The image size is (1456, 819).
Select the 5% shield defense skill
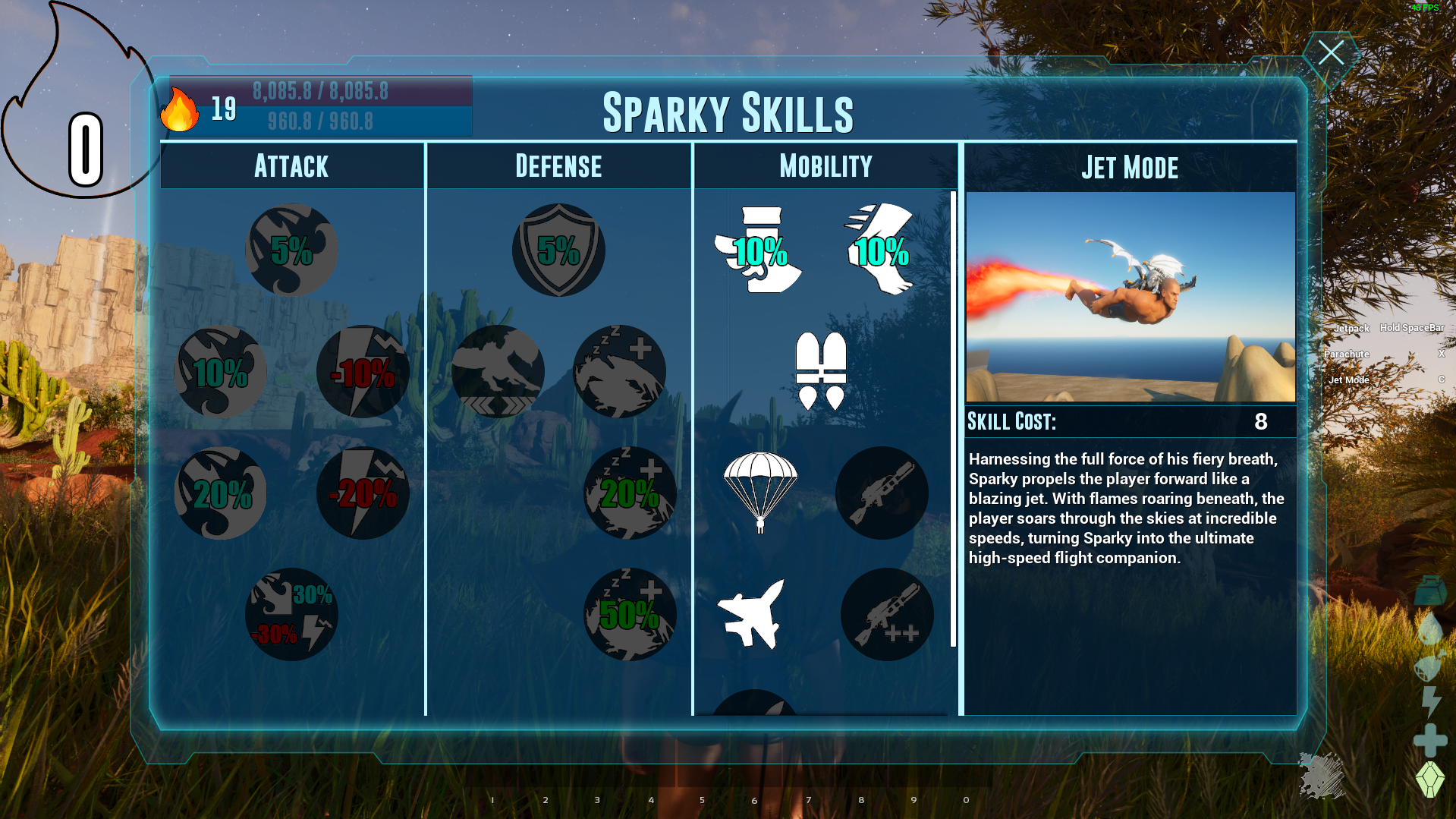coord(558,250)
